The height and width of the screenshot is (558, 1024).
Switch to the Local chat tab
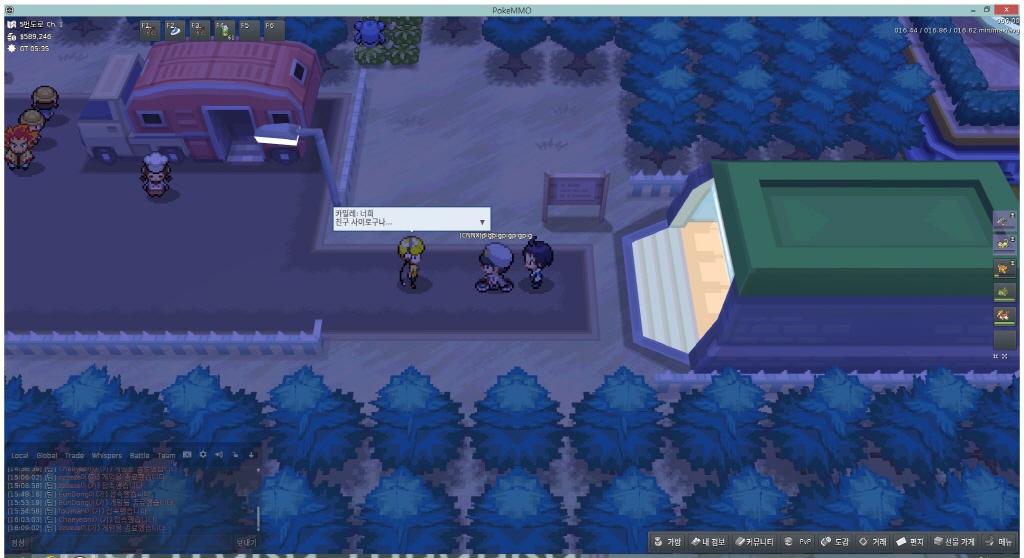pos(20,455)
